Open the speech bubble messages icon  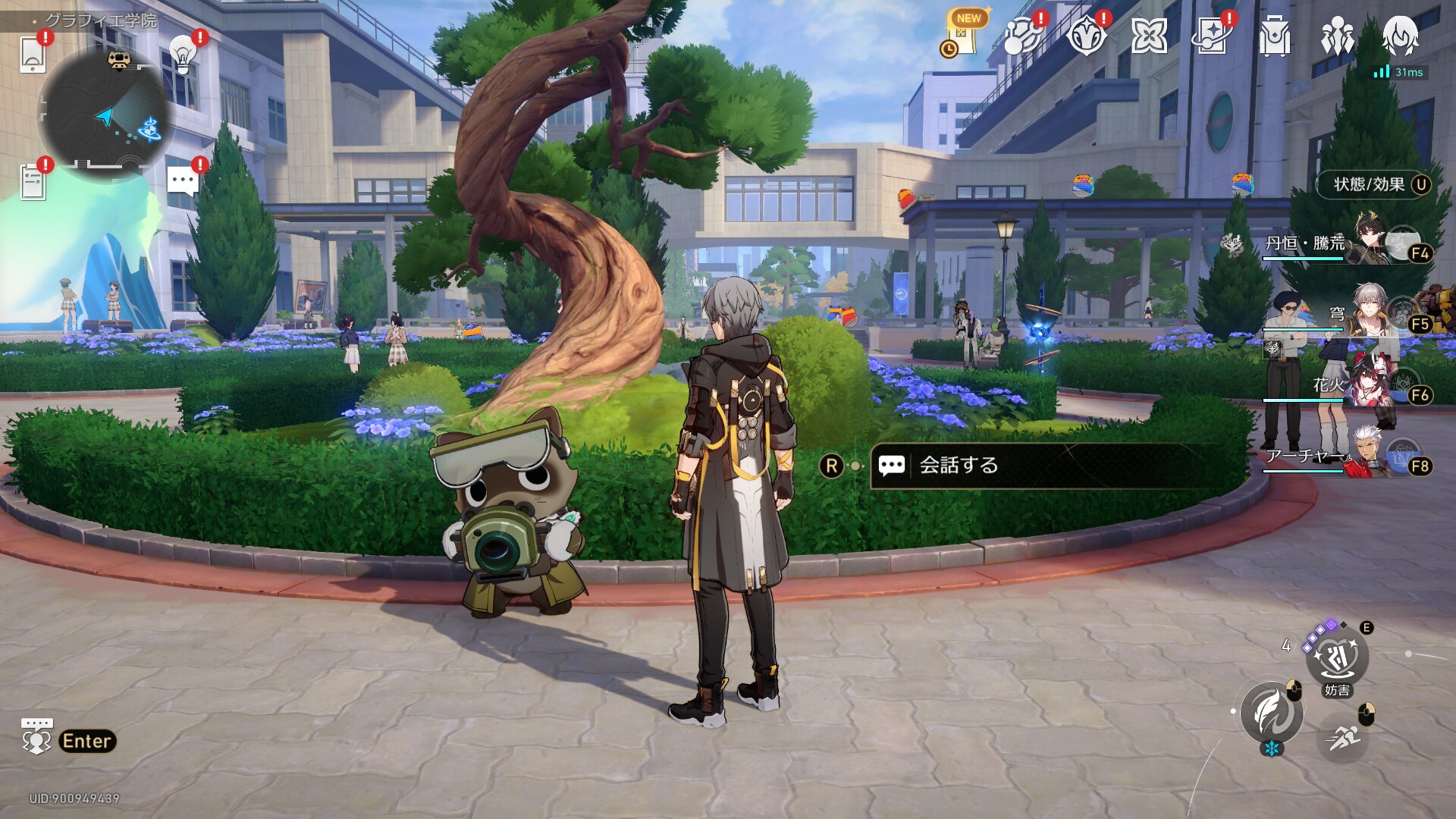[183, 182]
